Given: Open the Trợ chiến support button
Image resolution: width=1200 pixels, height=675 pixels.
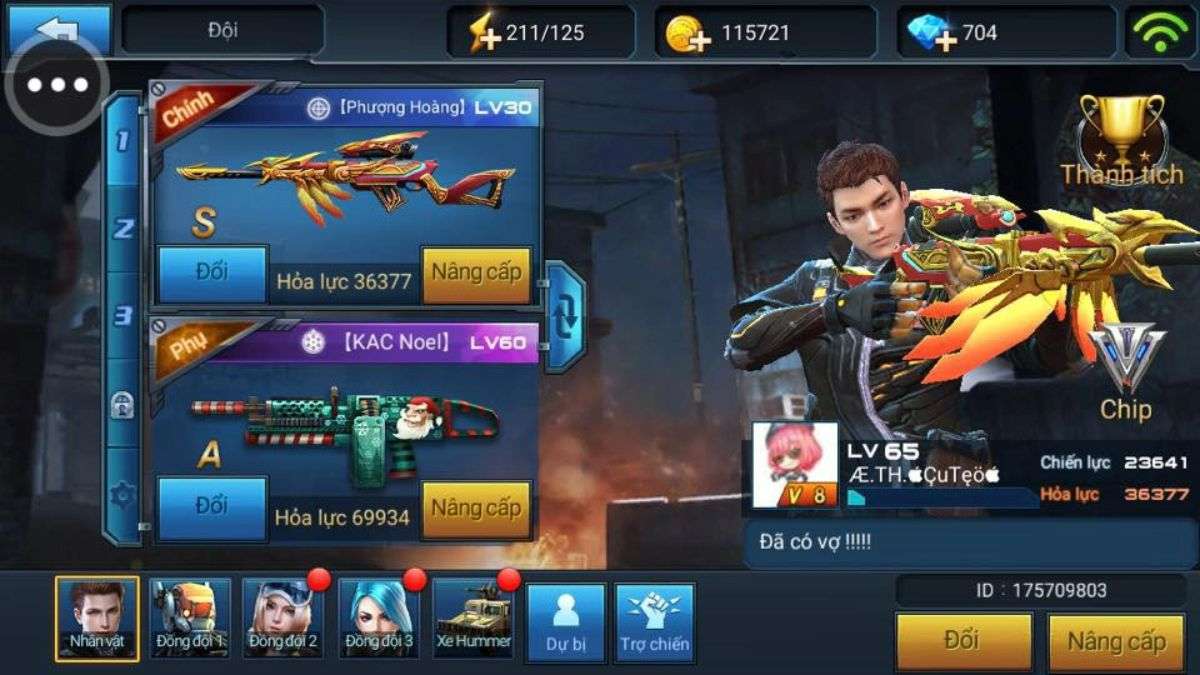Looking at the screenshot, I should pyautogui.click(x=654, y=622).
